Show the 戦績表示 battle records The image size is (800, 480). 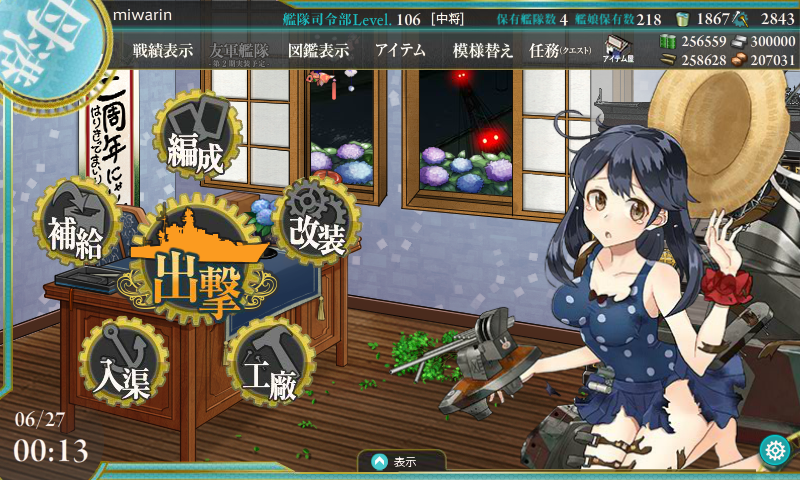(163, 51)
